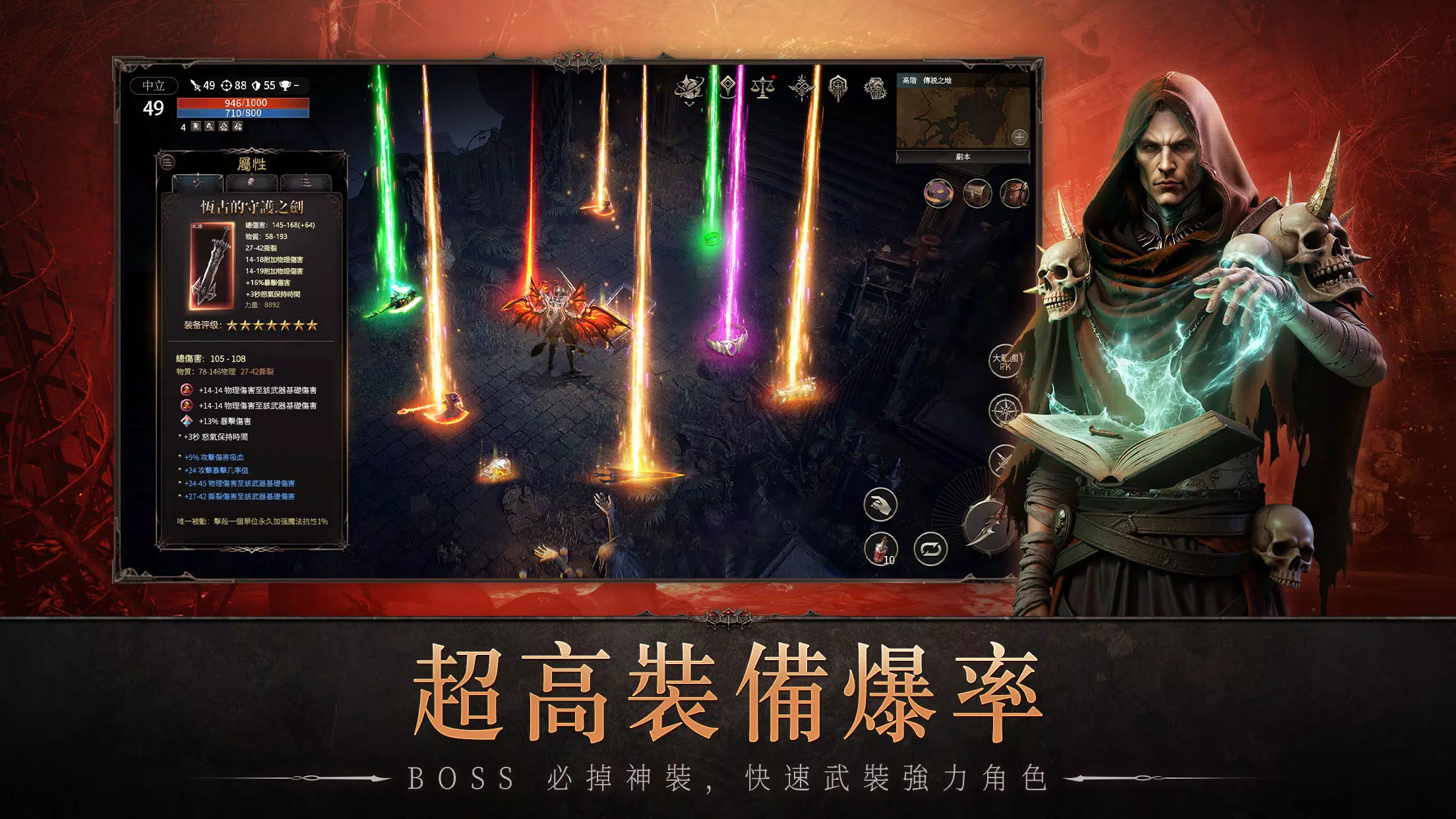Toggle the pickup hand icon above the potion
The width and height of the screenshot is (1456, 819).
(880, 503)
